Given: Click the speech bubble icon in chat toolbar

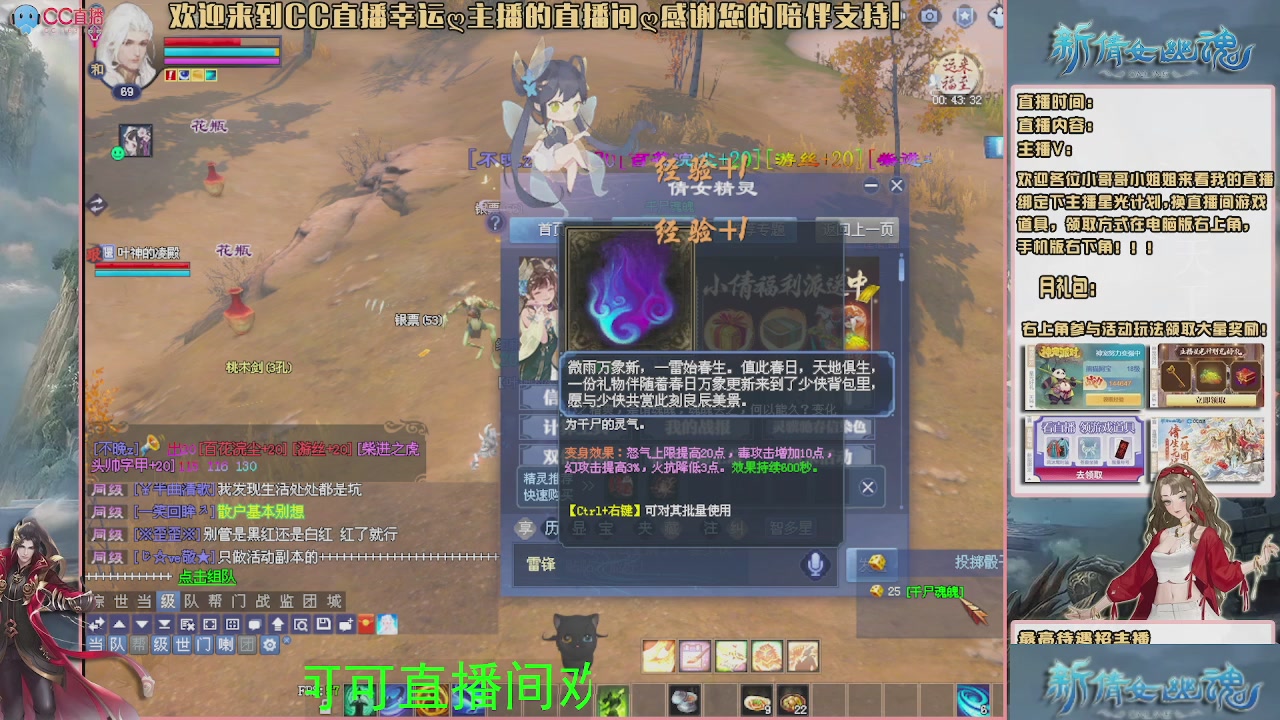Looking at the screenshot, I should (255, 624).
